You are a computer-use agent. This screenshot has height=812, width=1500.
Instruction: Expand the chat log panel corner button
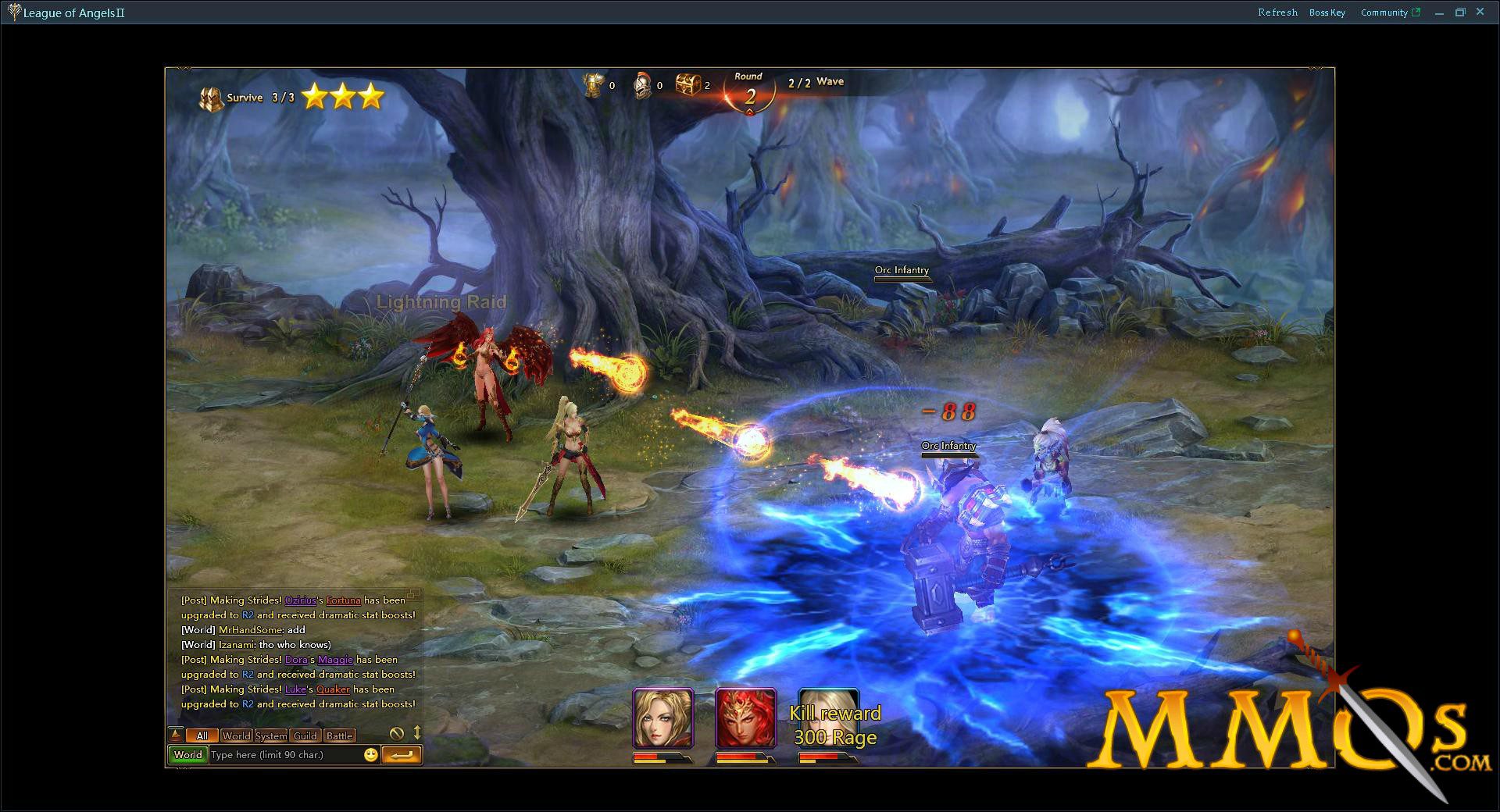[412, 595]
